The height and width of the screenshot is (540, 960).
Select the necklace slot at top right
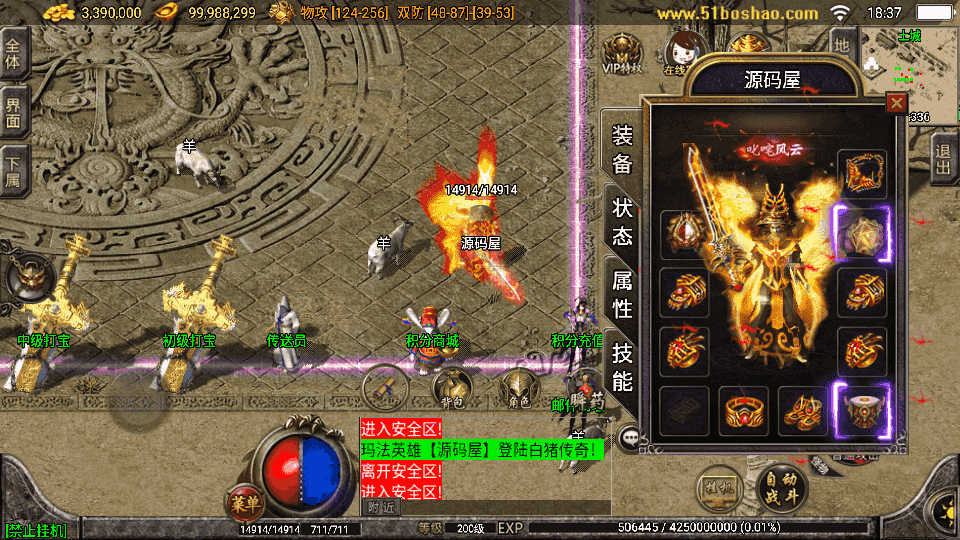click(x=862, y=174)
